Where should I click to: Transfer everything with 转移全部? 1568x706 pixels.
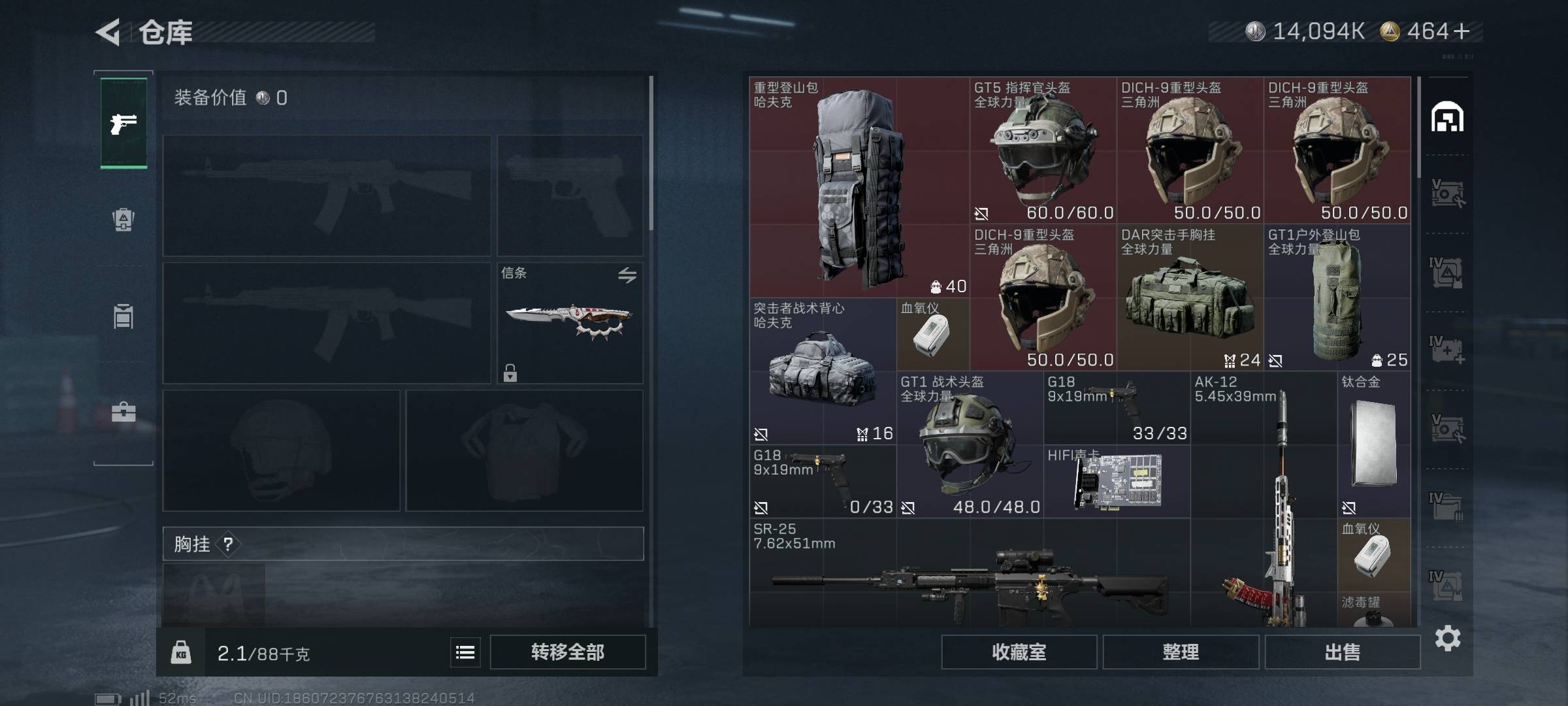point(568,652)
